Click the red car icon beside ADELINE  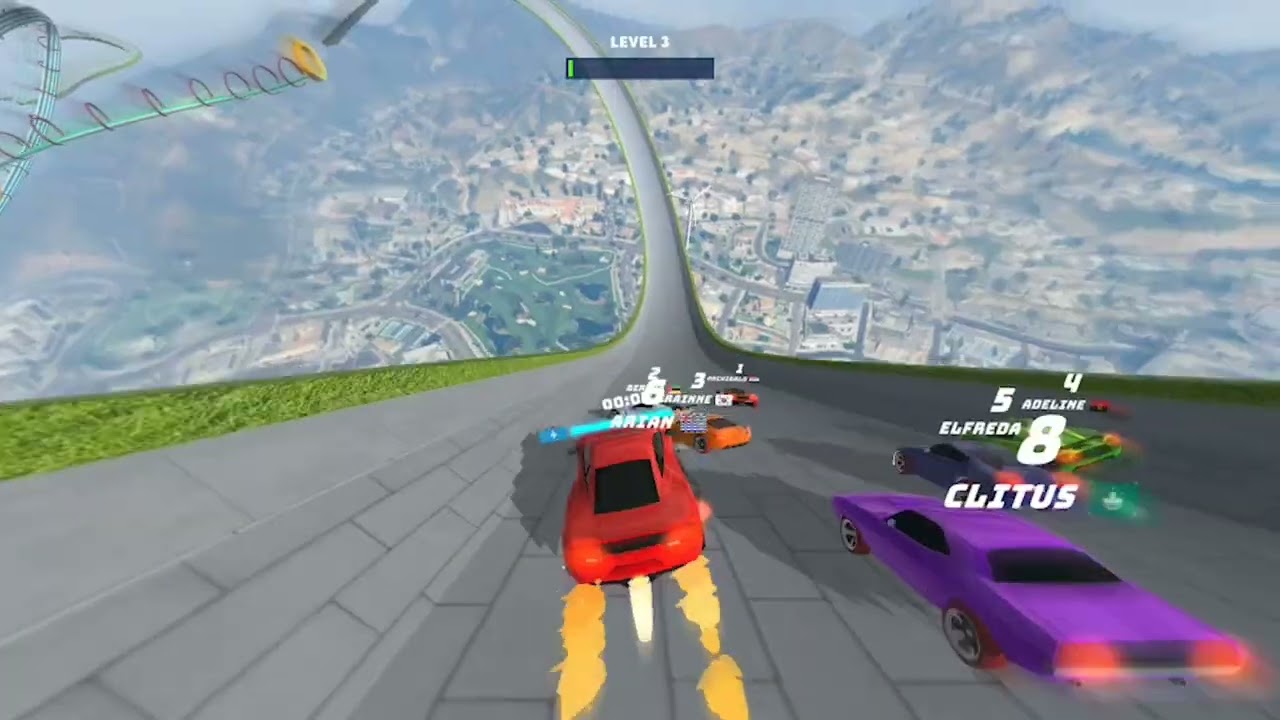[x=1100, y=406]
